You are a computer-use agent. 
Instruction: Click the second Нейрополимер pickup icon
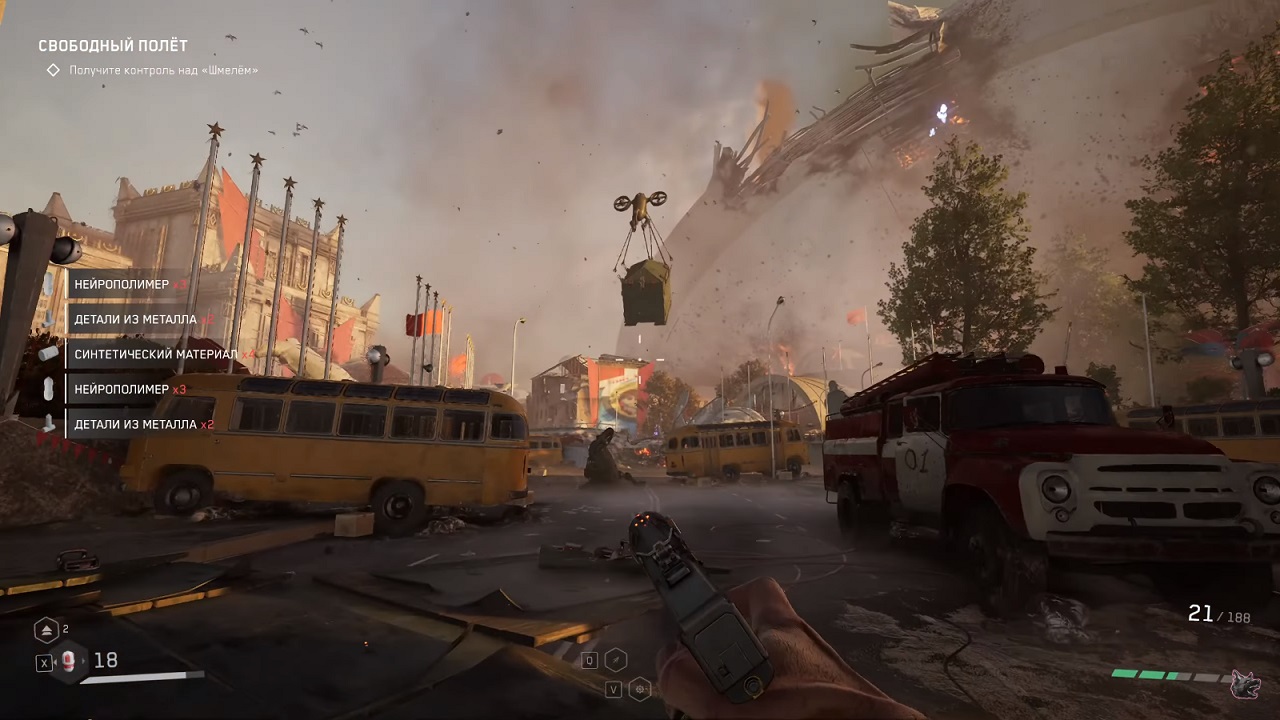pyautogui.click(x=47, y=390)
